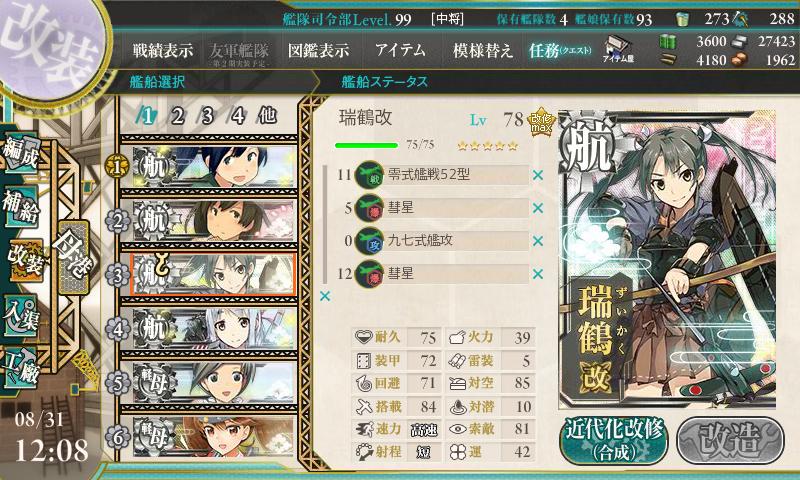The width and height of the screenshot is (800, 480).
Task: Open the アイテム item menu
Action: pyautogui.click(x=400, y=50)
